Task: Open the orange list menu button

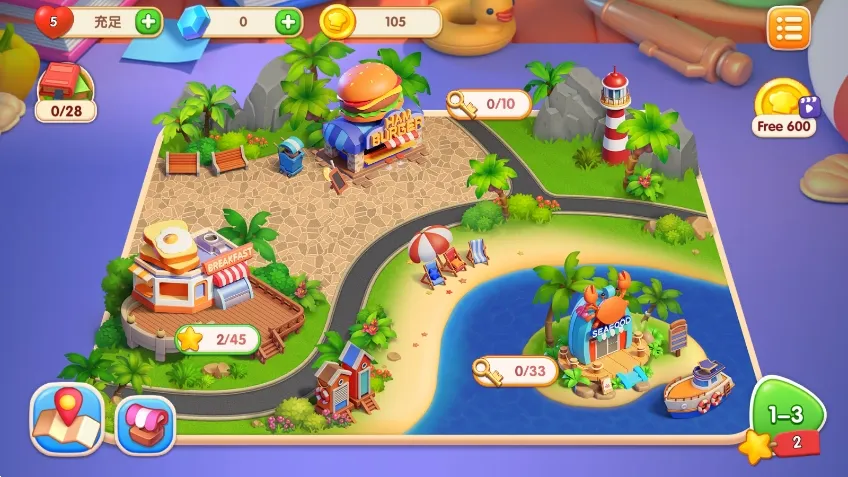Action: 788,28
